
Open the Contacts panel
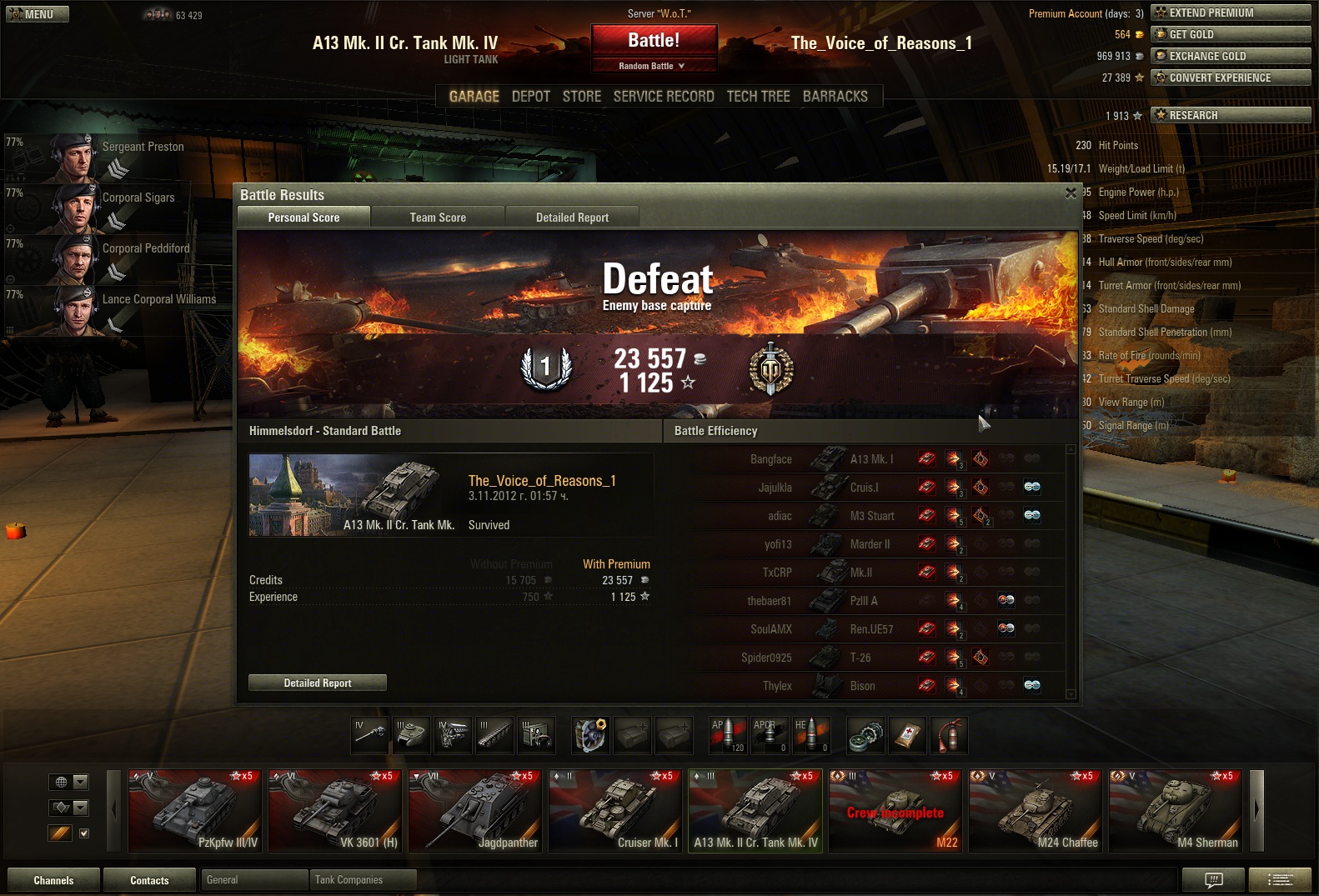[x=149, y=880]
